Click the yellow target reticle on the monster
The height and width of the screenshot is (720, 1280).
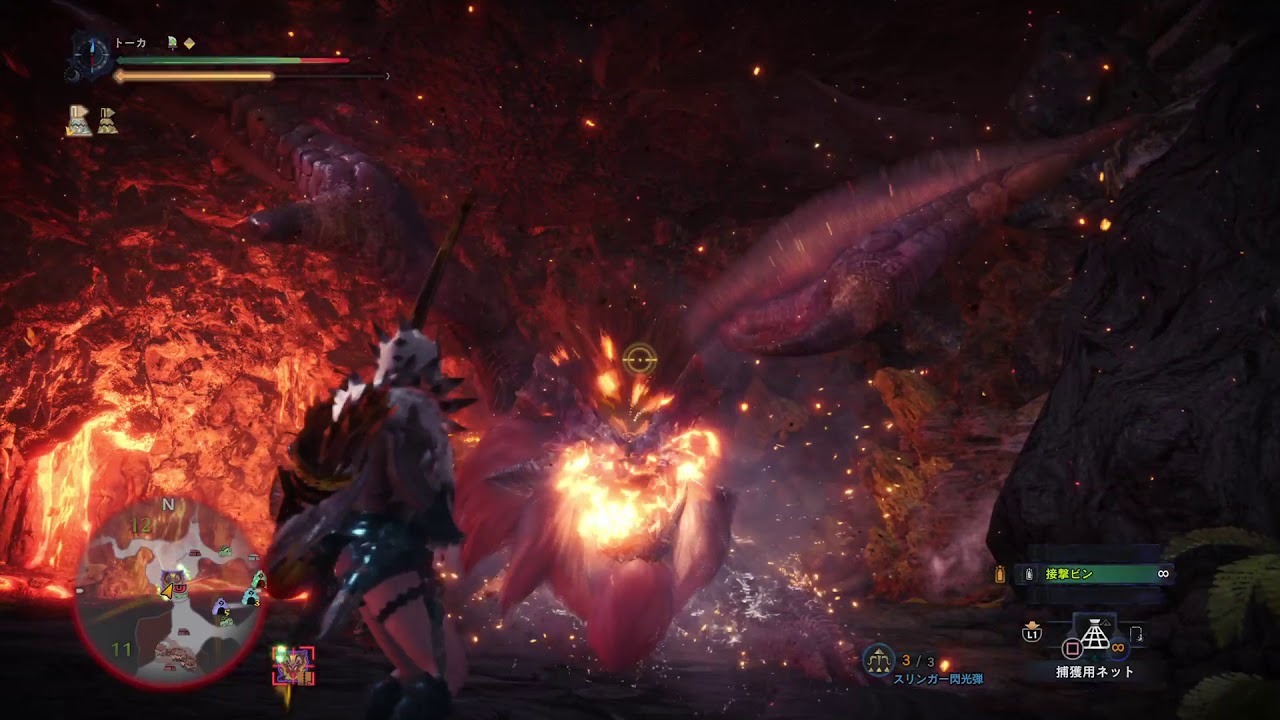point(639,359)
